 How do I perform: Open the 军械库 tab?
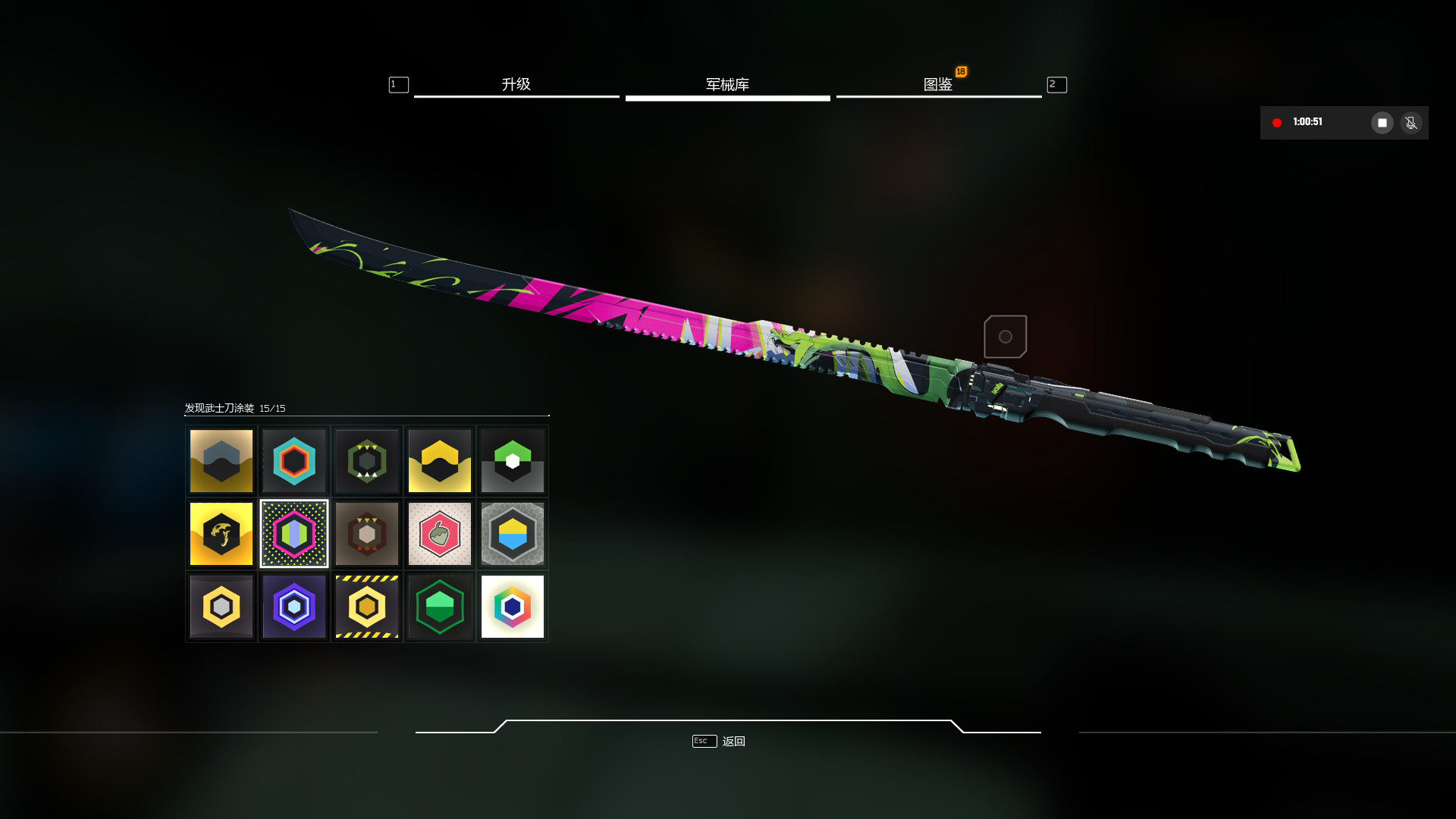click(x=727, y=85)
